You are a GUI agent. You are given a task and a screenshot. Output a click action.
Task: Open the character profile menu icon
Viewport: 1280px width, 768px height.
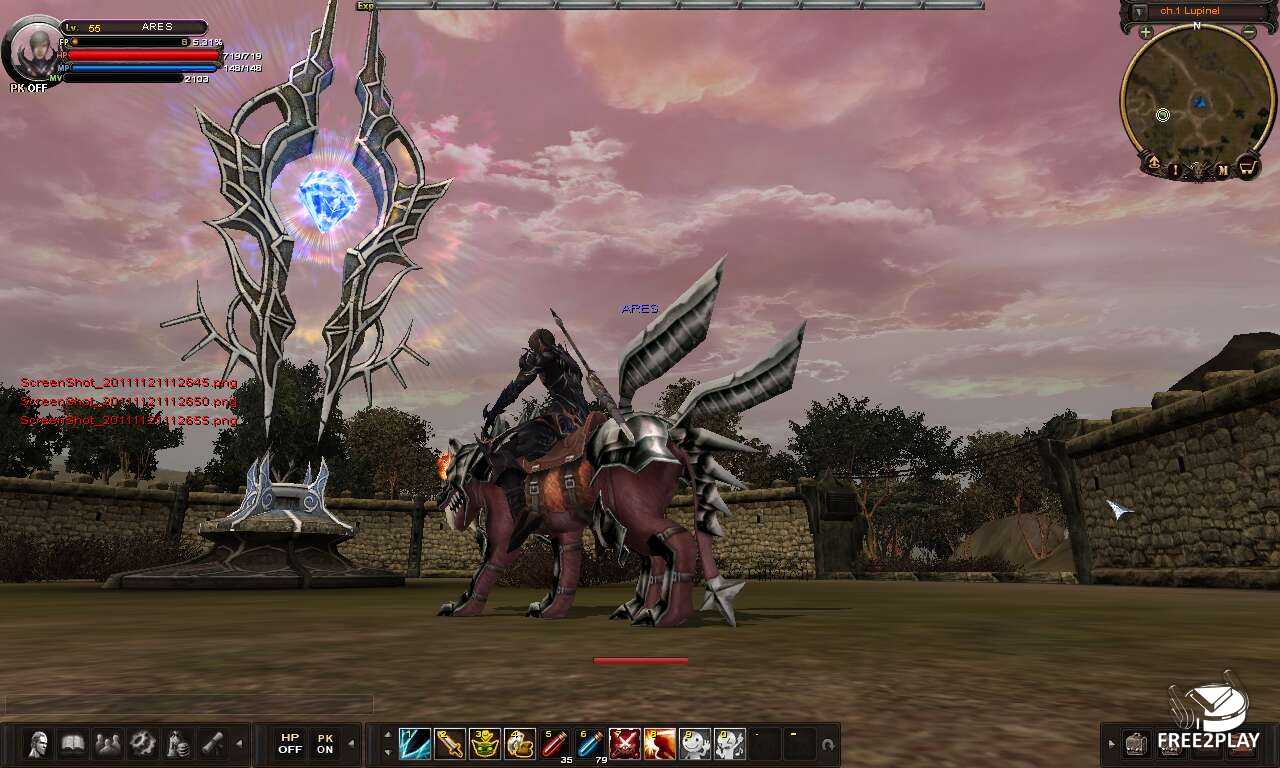[39, 744]
